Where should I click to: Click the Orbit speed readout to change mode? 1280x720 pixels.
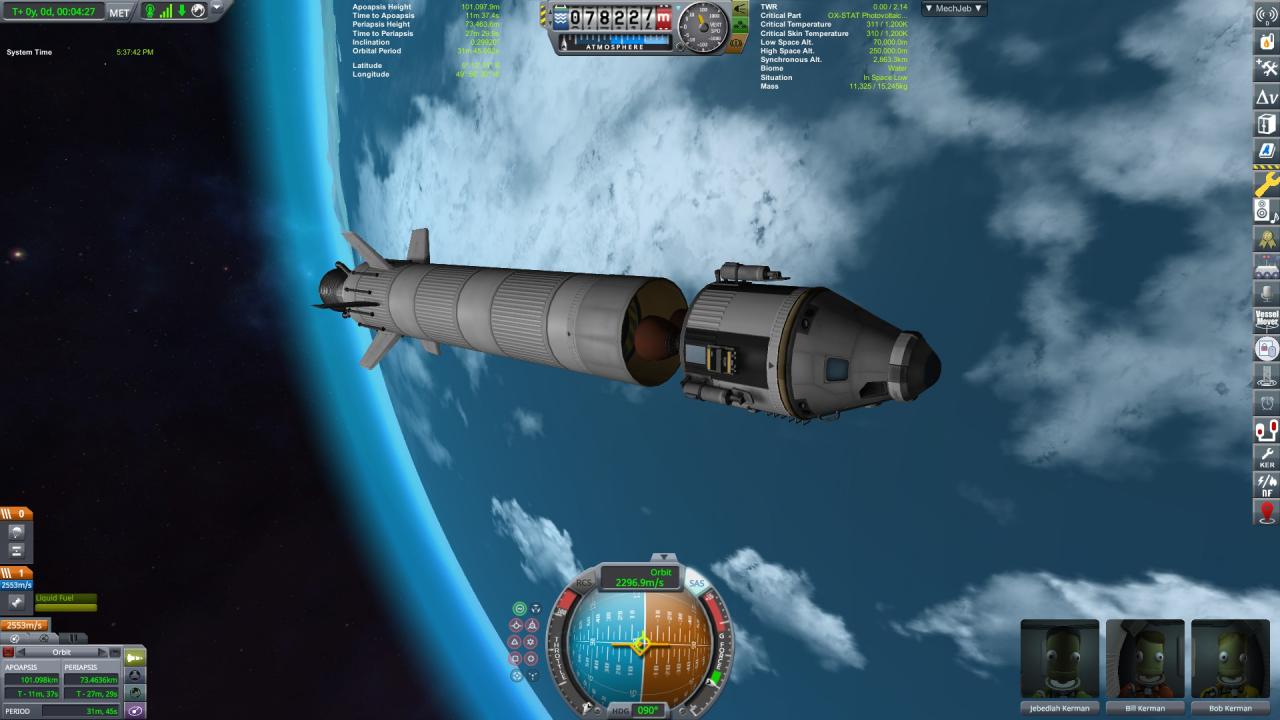pos(641,578)
